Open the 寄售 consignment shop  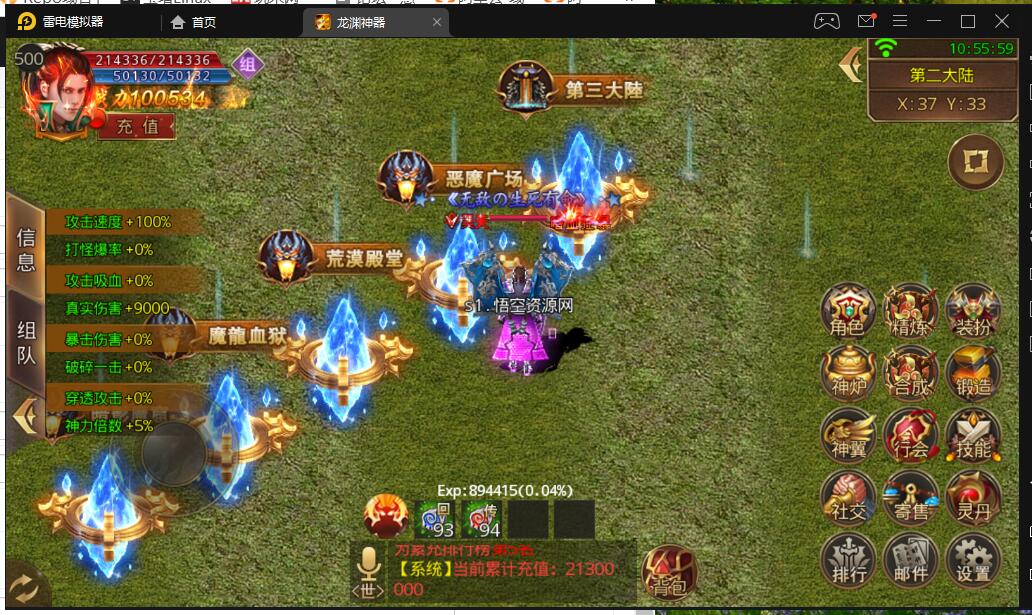coord(910,497)
